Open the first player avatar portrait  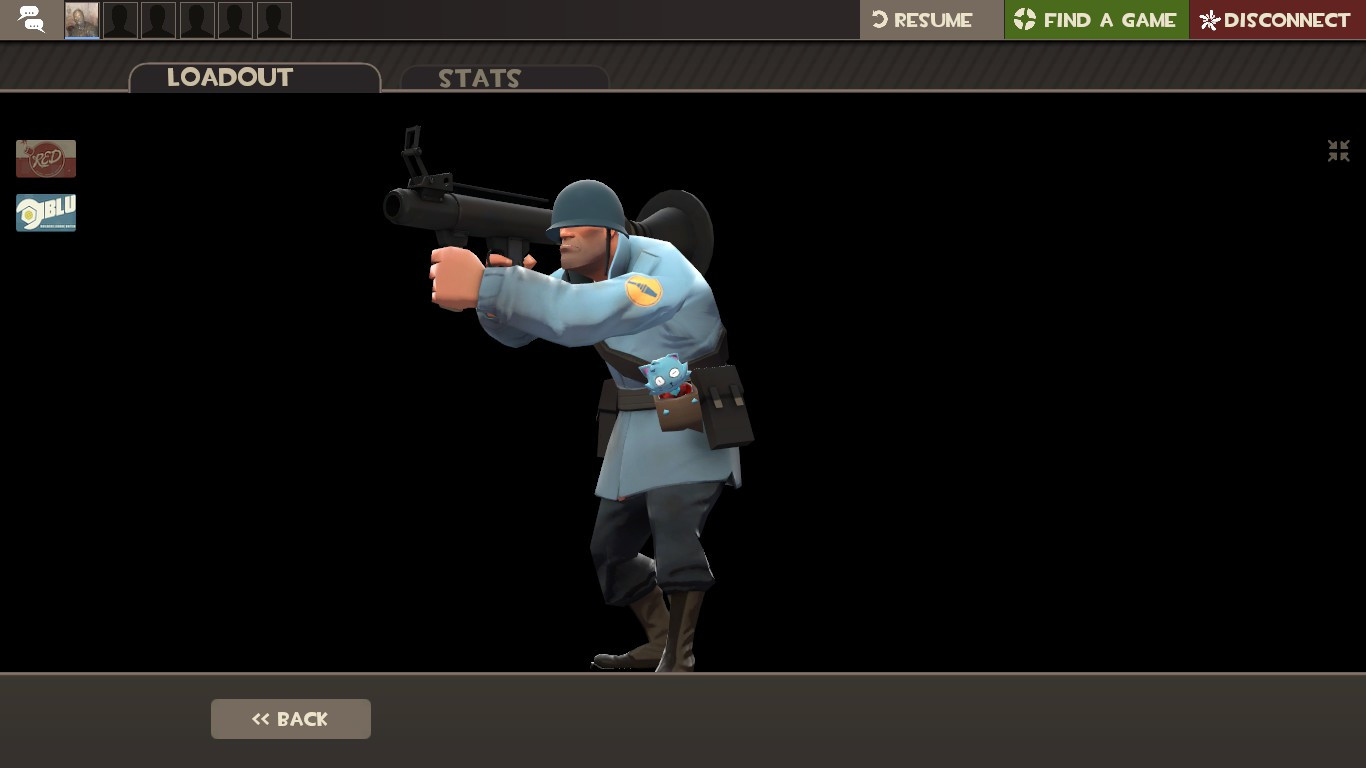pyautogui.click(x=81, y=20)
